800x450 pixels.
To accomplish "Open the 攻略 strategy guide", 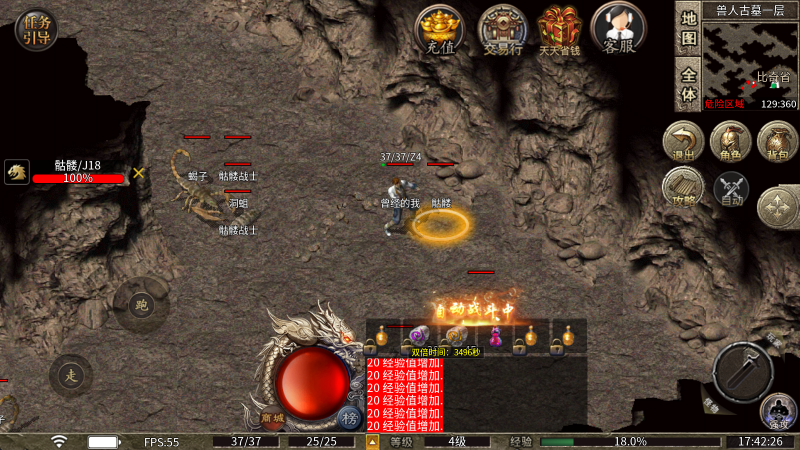I will click(x=684, y=188).
